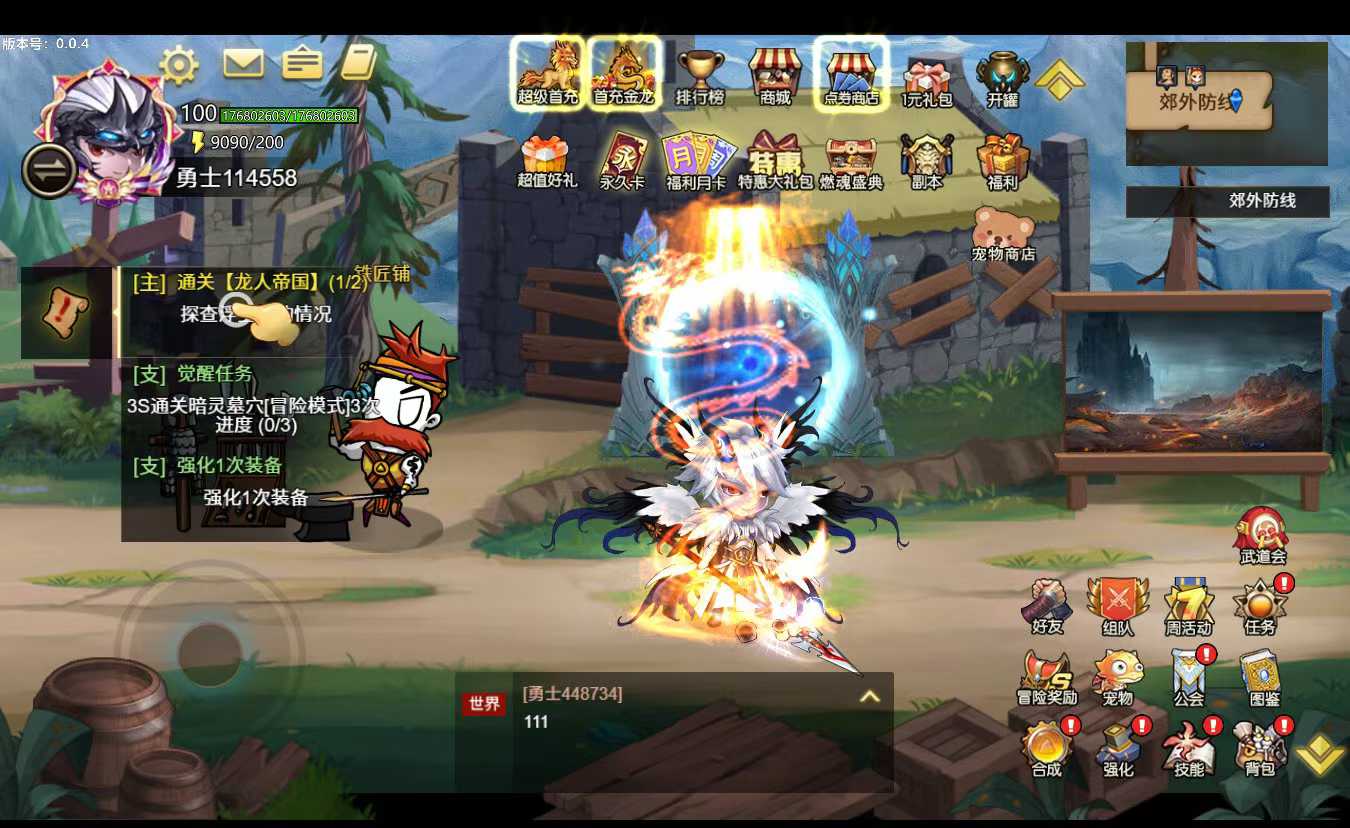1350x828 pixels.
Task: Expand the world chat box arrow
Action: point(870,696)
